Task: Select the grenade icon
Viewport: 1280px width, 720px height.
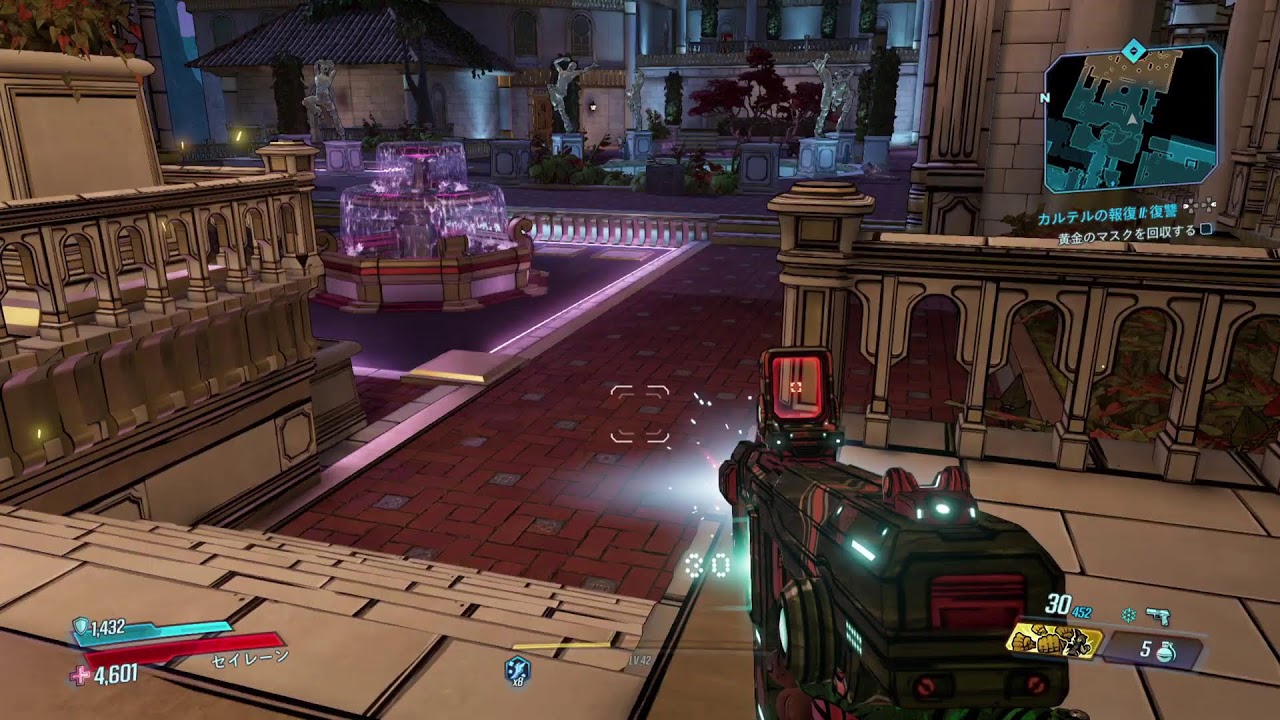Action: (1164, 651)
